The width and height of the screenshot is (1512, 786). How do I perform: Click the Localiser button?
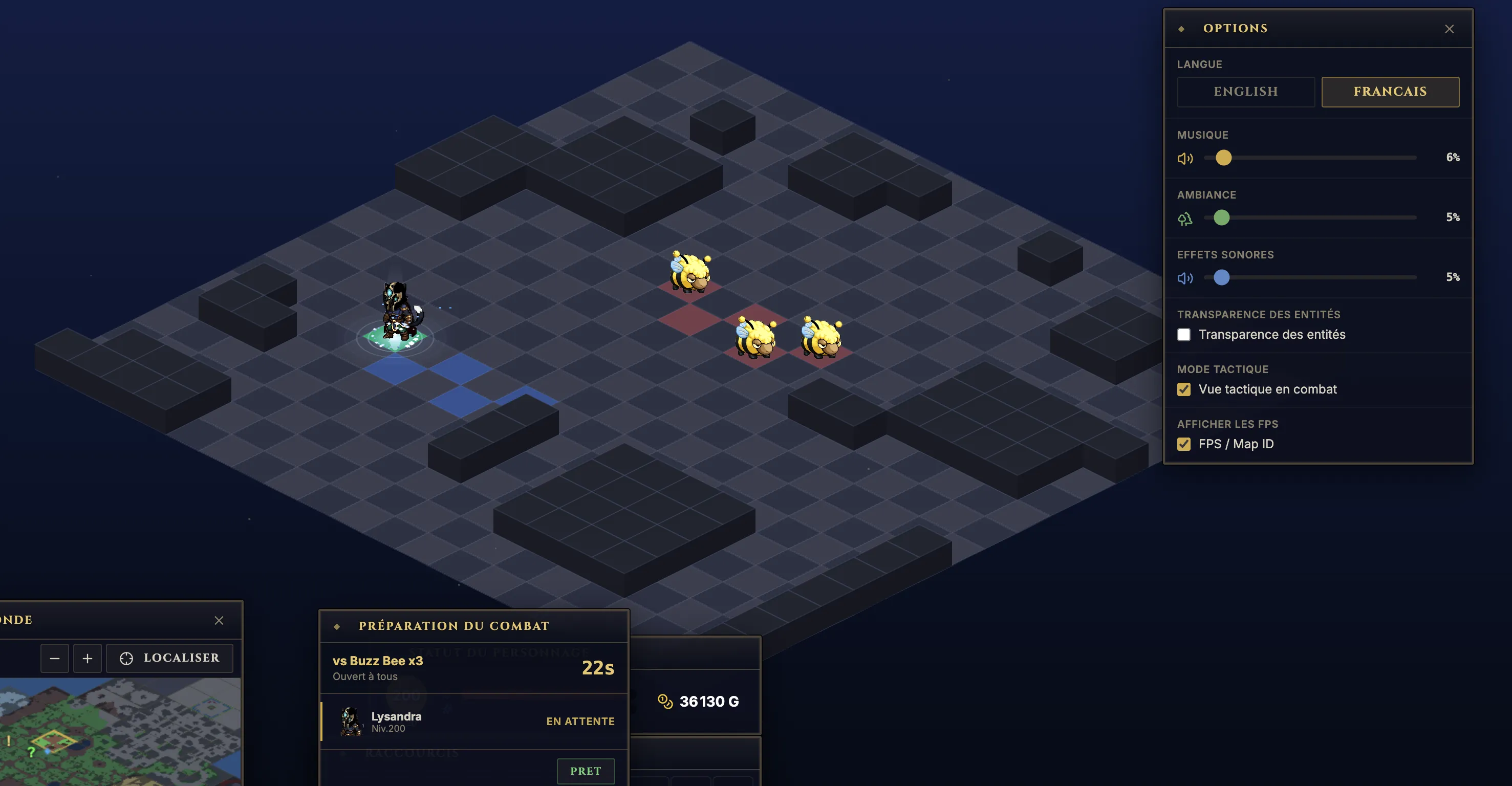[169, 659]
